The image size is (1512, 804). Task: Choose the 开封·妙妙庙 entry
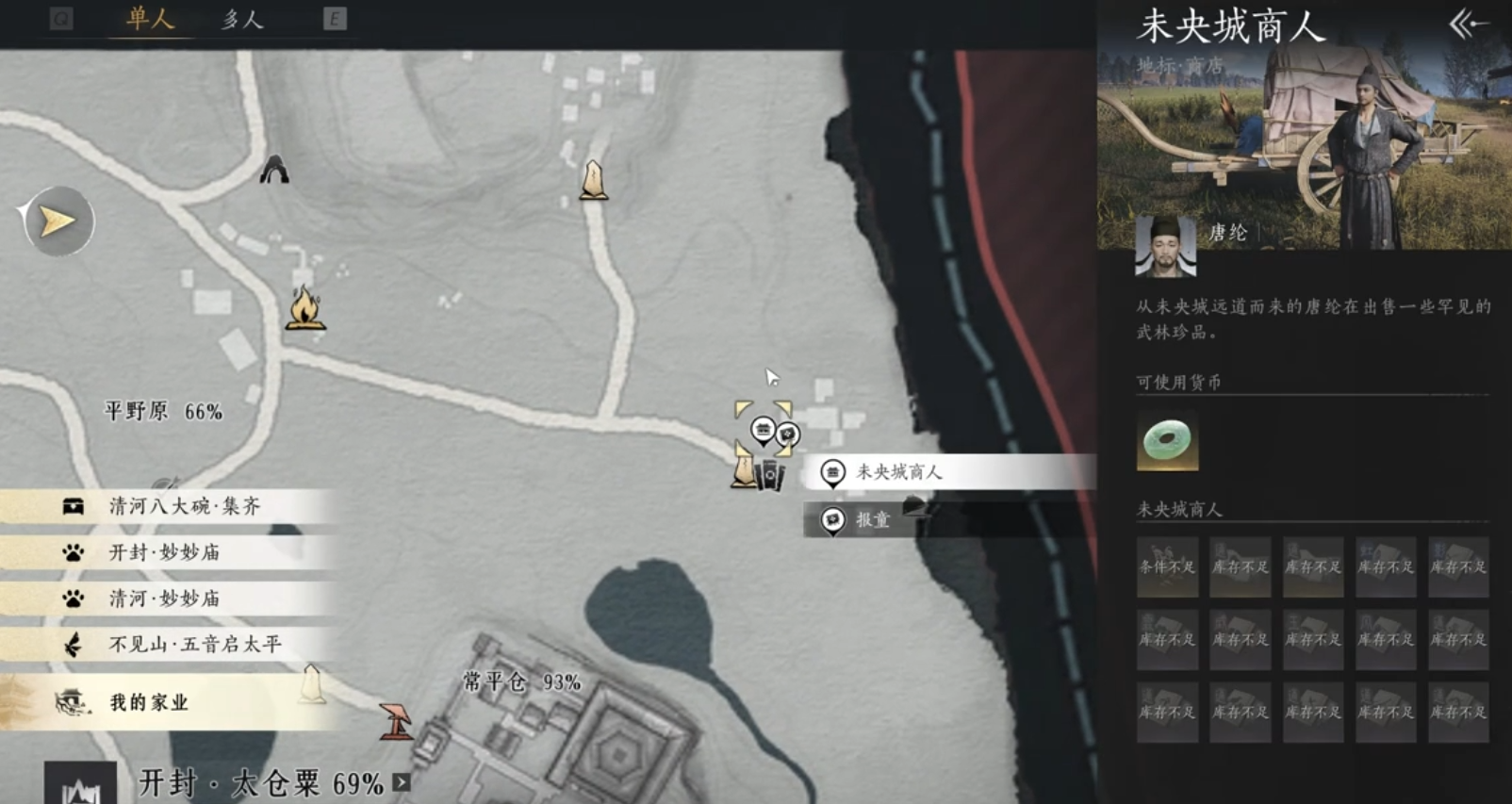[164, 552]
